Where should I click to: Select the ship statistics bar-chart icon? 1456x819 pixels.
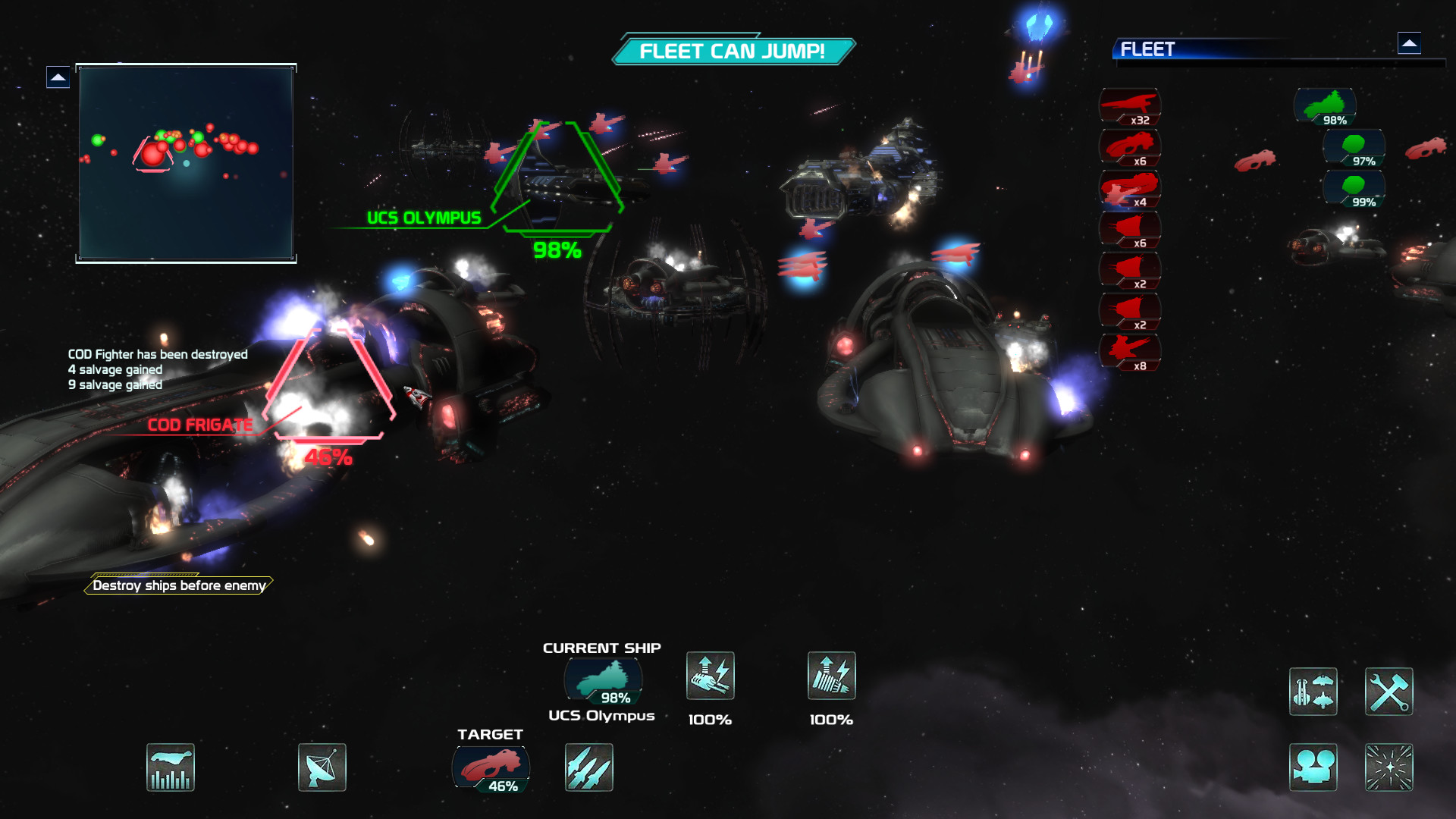click(170, 767)
